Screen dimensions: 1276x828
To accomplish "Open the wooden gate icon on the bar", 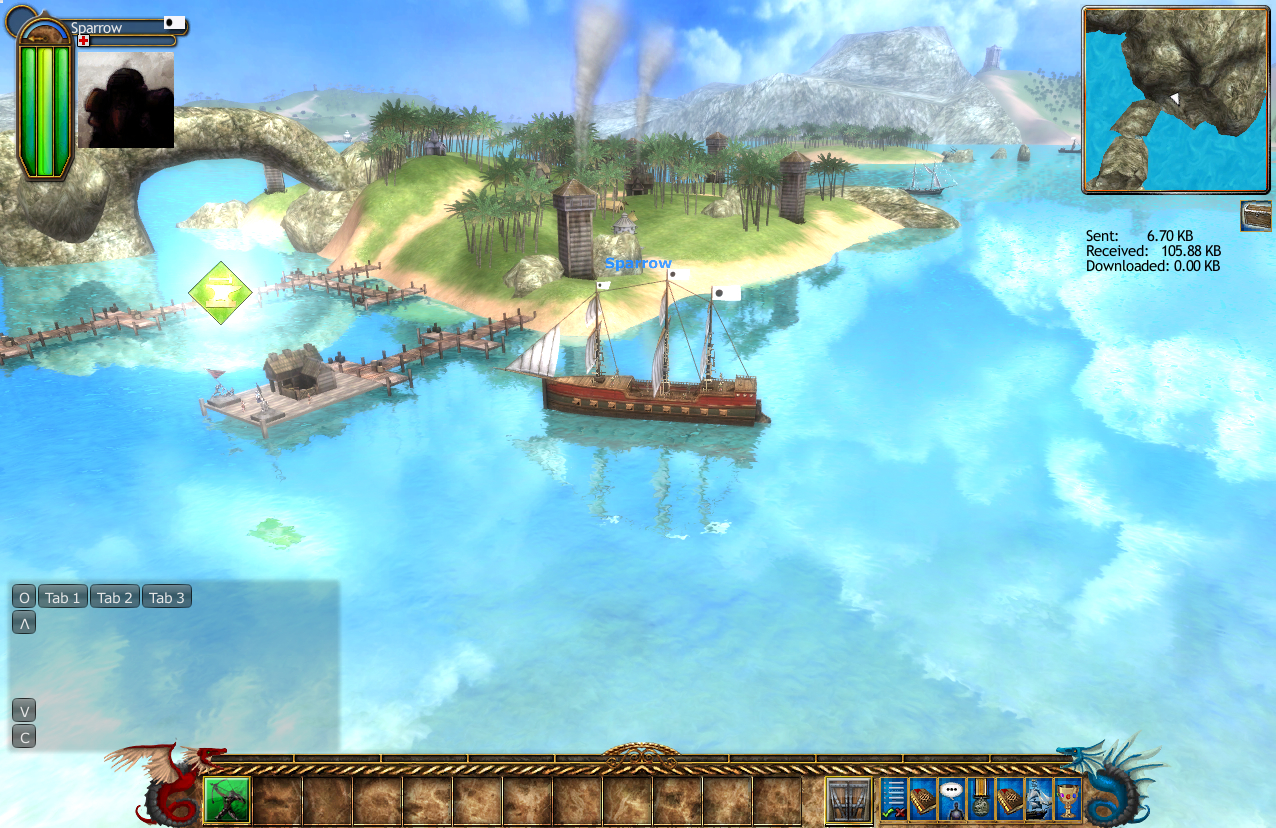I will pos(850,800).
